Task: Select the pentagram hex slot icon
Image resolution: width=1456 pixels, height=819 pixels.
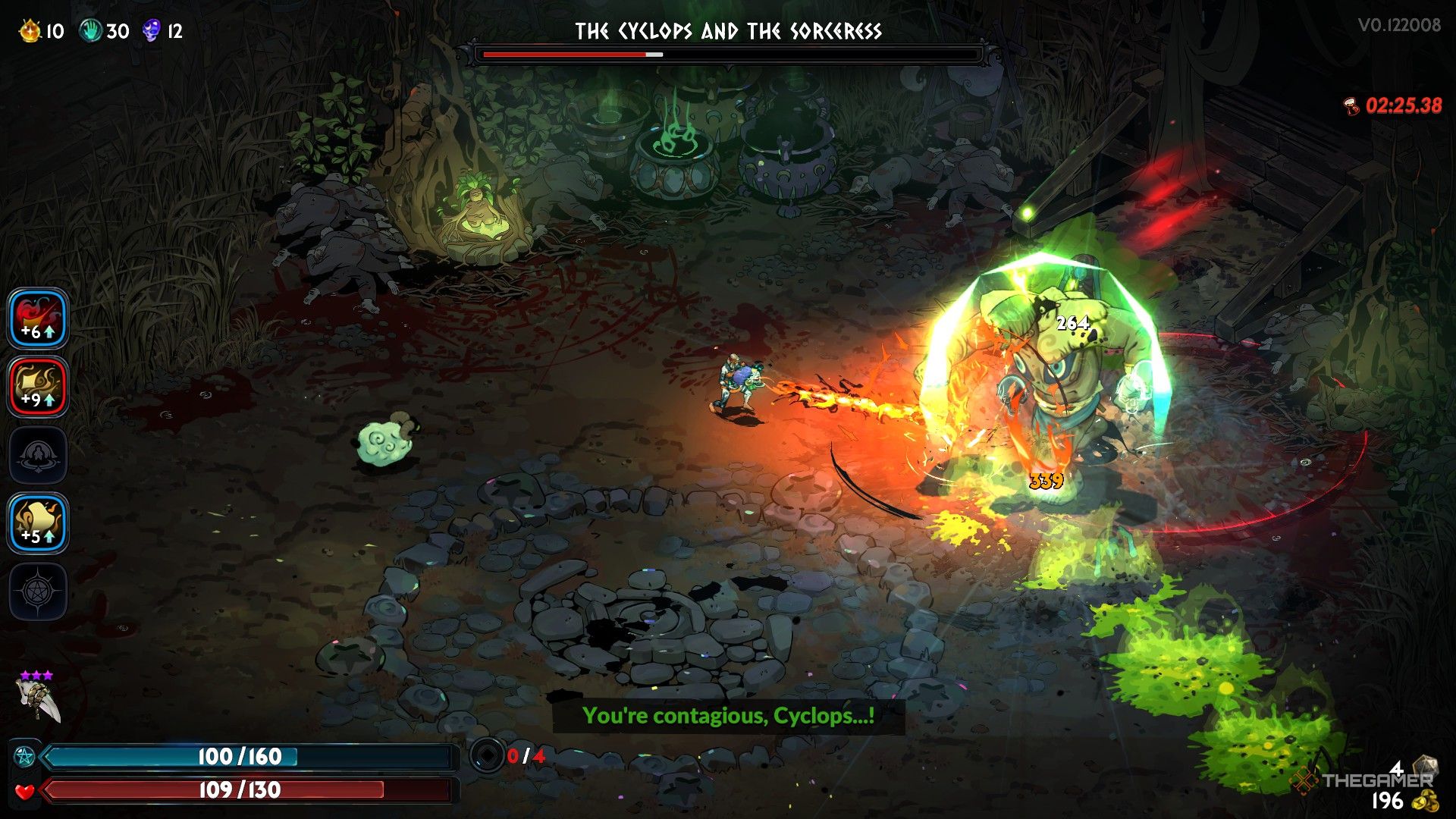Action: (38, 592)
